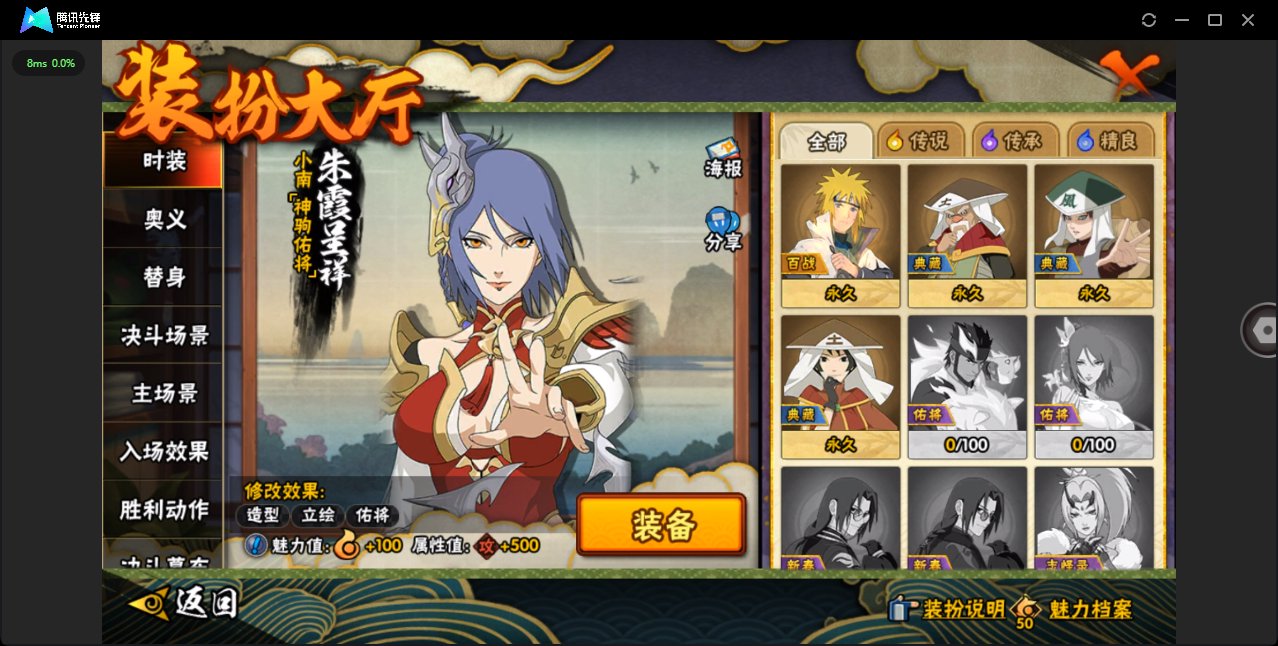Image resolution: width=1278 pixels, height=646 pixels.
Task: Open the 替身 category
Action: 163,277
